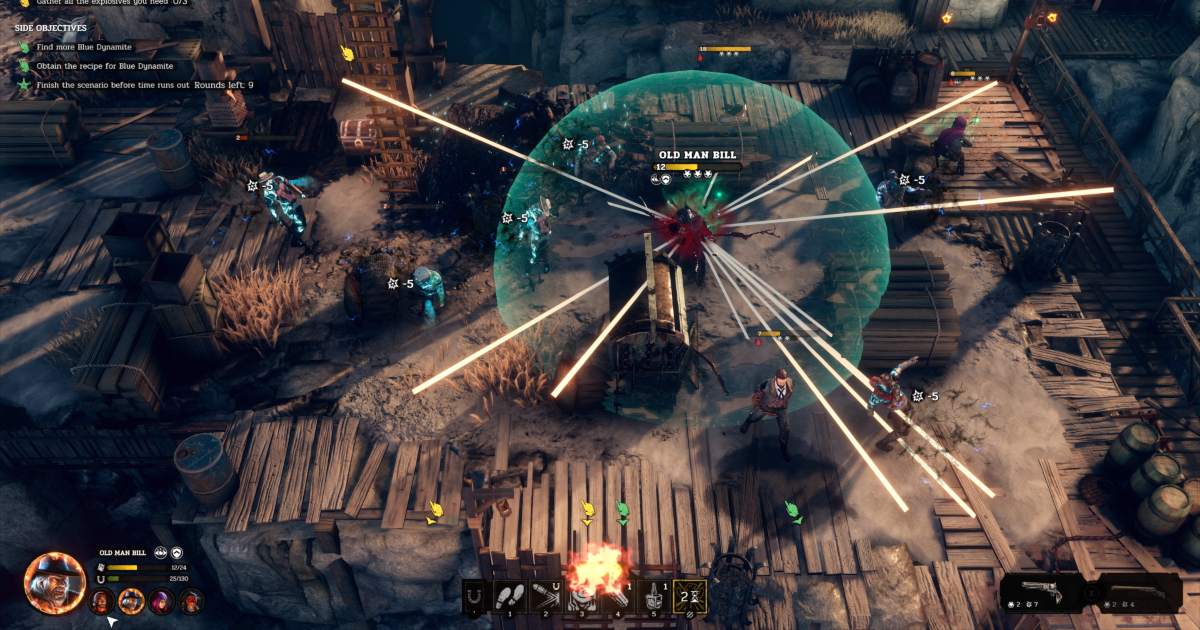Select the lantern item in slot 5
The width and height of the screenshot is (1200, 630).
[x=652, y=596]
